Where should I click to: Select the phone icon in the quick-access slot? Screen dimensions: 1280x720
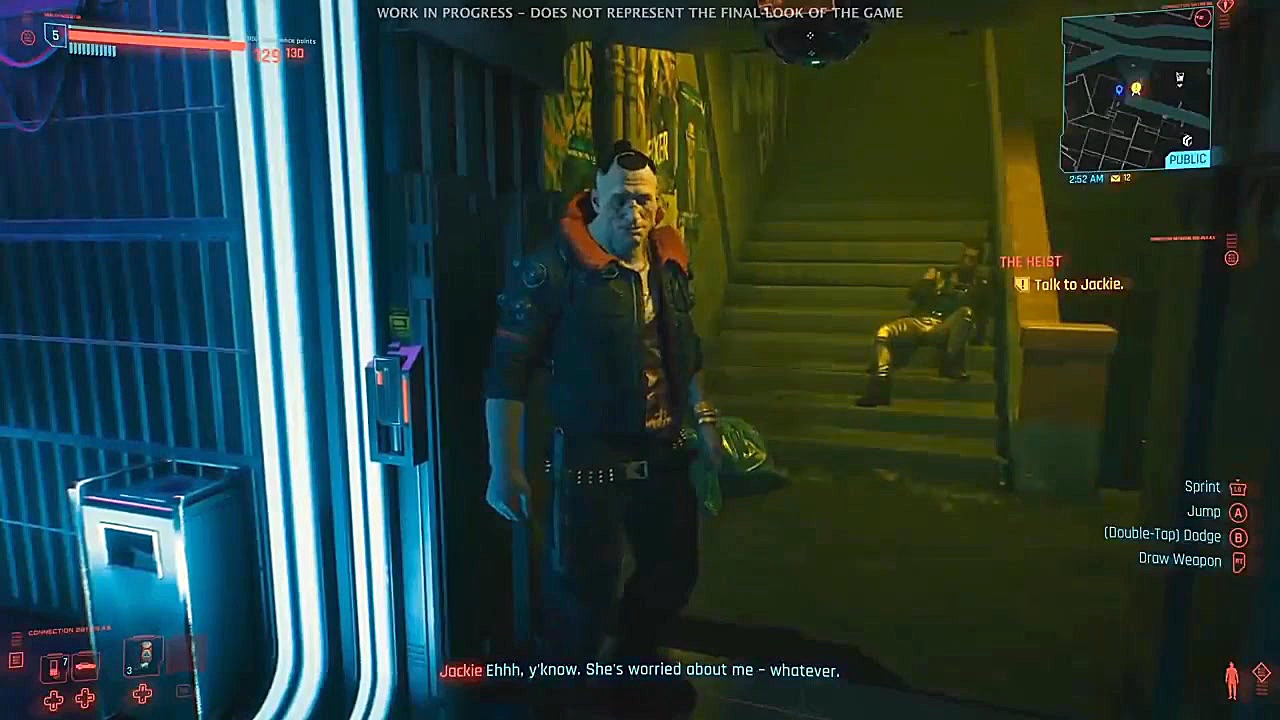tap(53, 665)
